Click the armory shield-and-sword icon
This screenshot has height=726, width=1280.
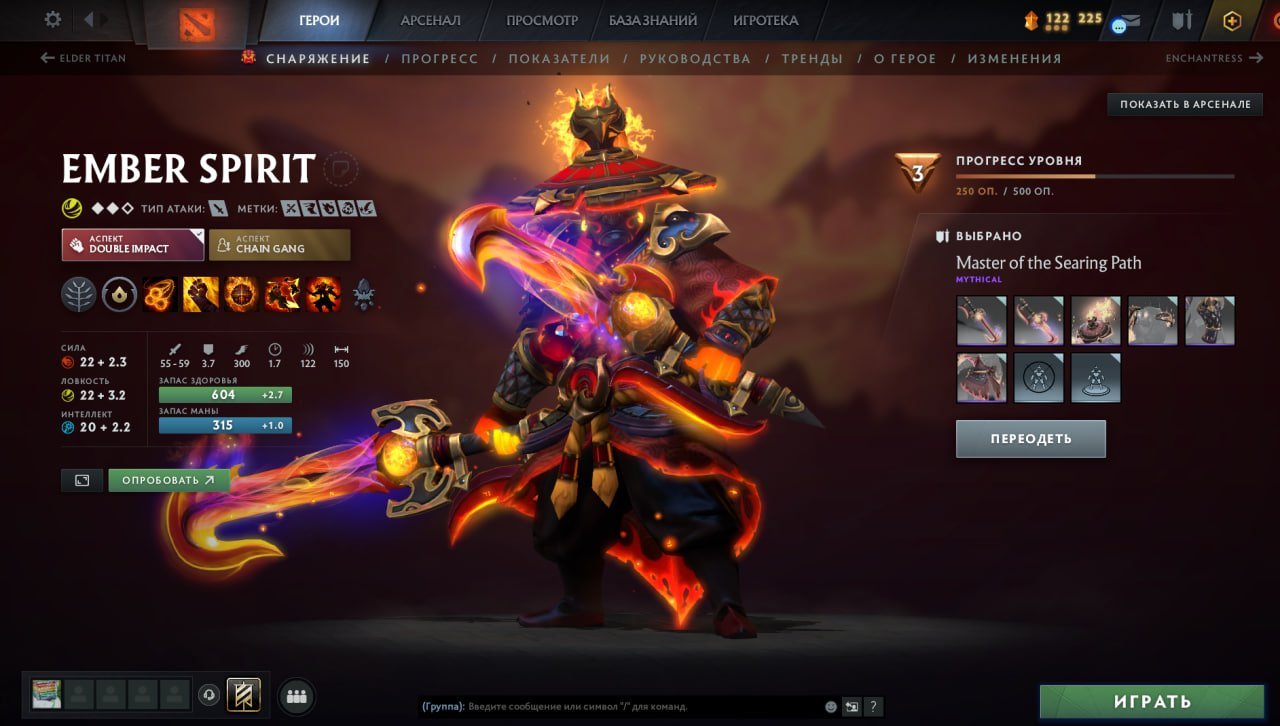1183,18
